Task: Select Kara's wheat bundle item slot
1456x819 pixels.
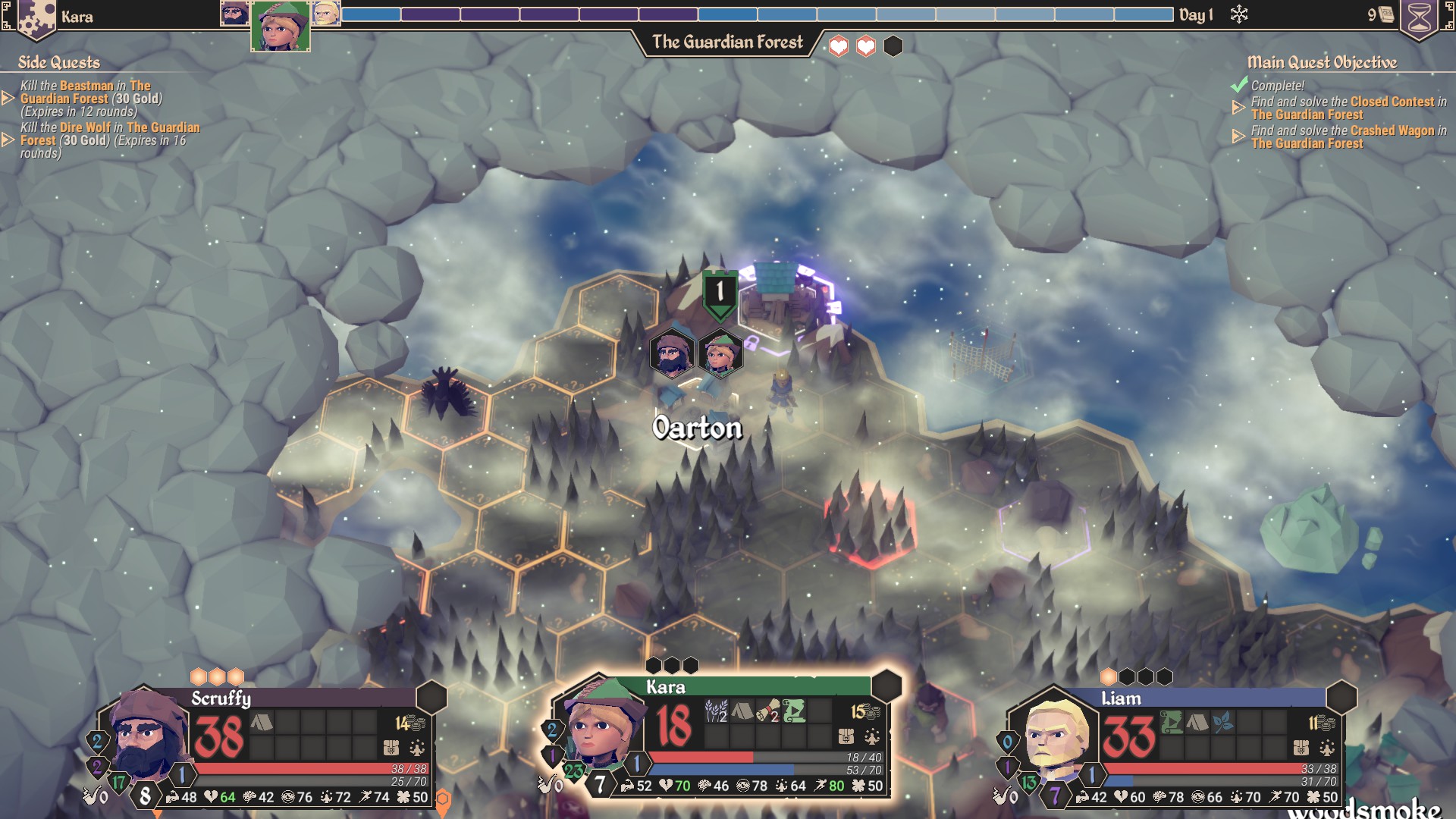Action: tap(716, 711)
